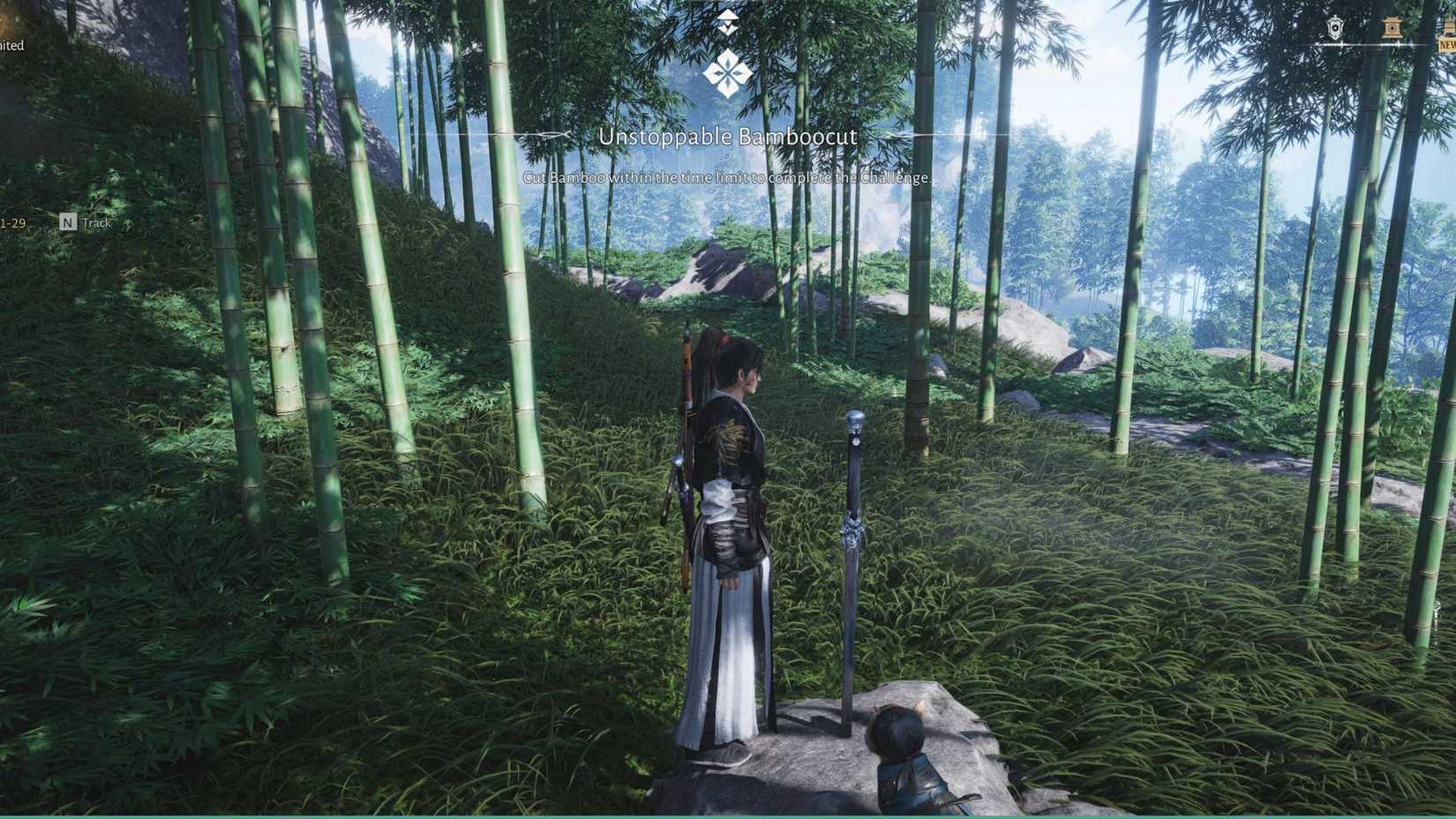Expand the quest text ending in 'nited' at top-left
The width and height of the screenshot is (1456, 819).
point(12,44)
